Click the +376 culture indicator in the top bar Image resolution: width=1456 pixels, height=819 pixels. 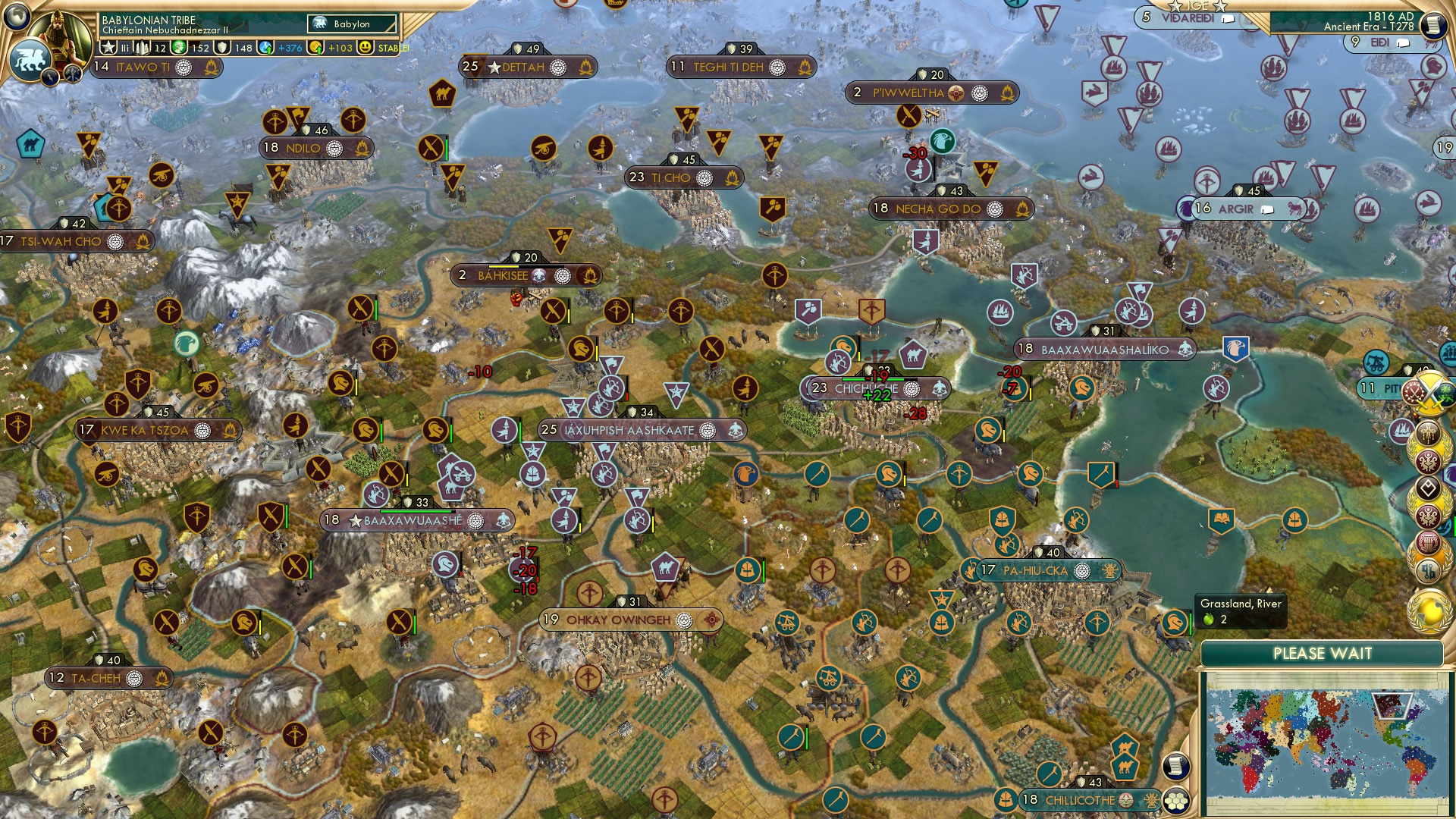pyautogui.click(x=291, y=47)
